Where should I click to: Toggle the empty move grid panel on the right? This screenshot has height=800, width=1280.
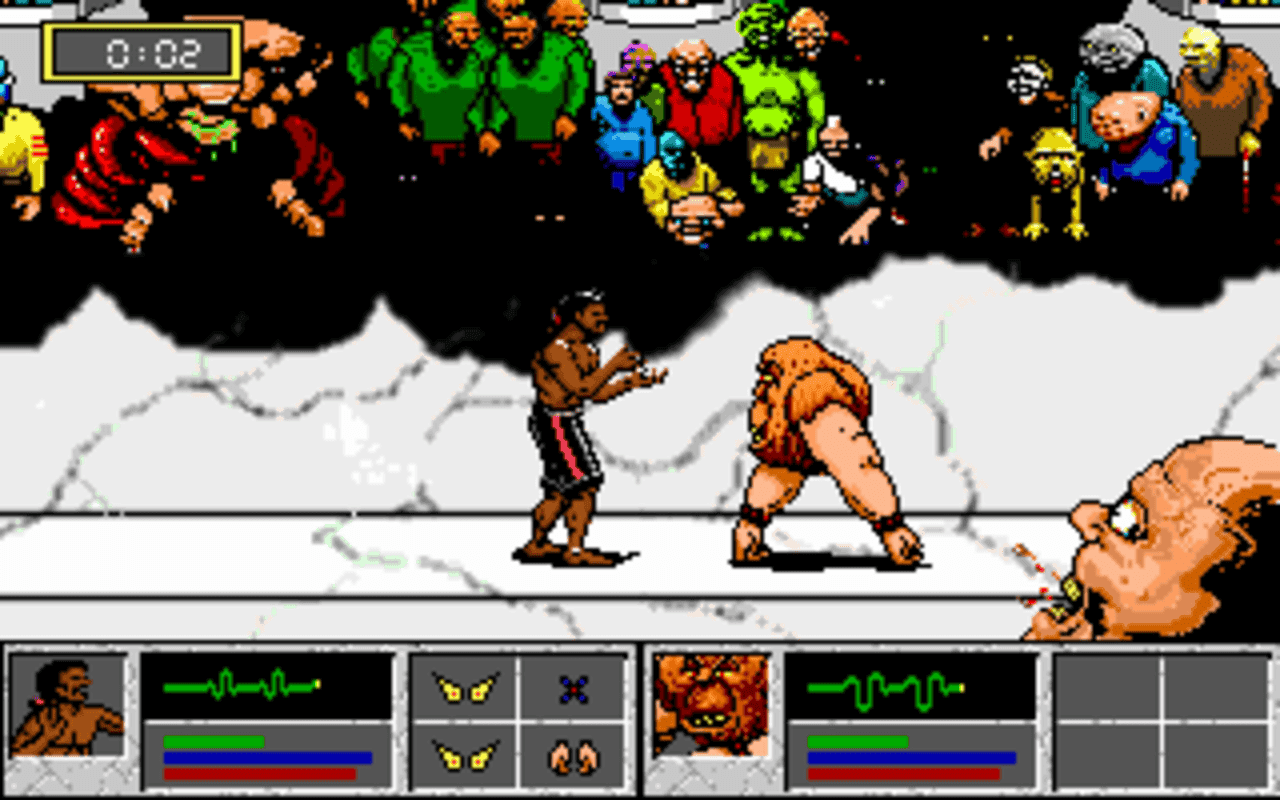coord(1160,722)
